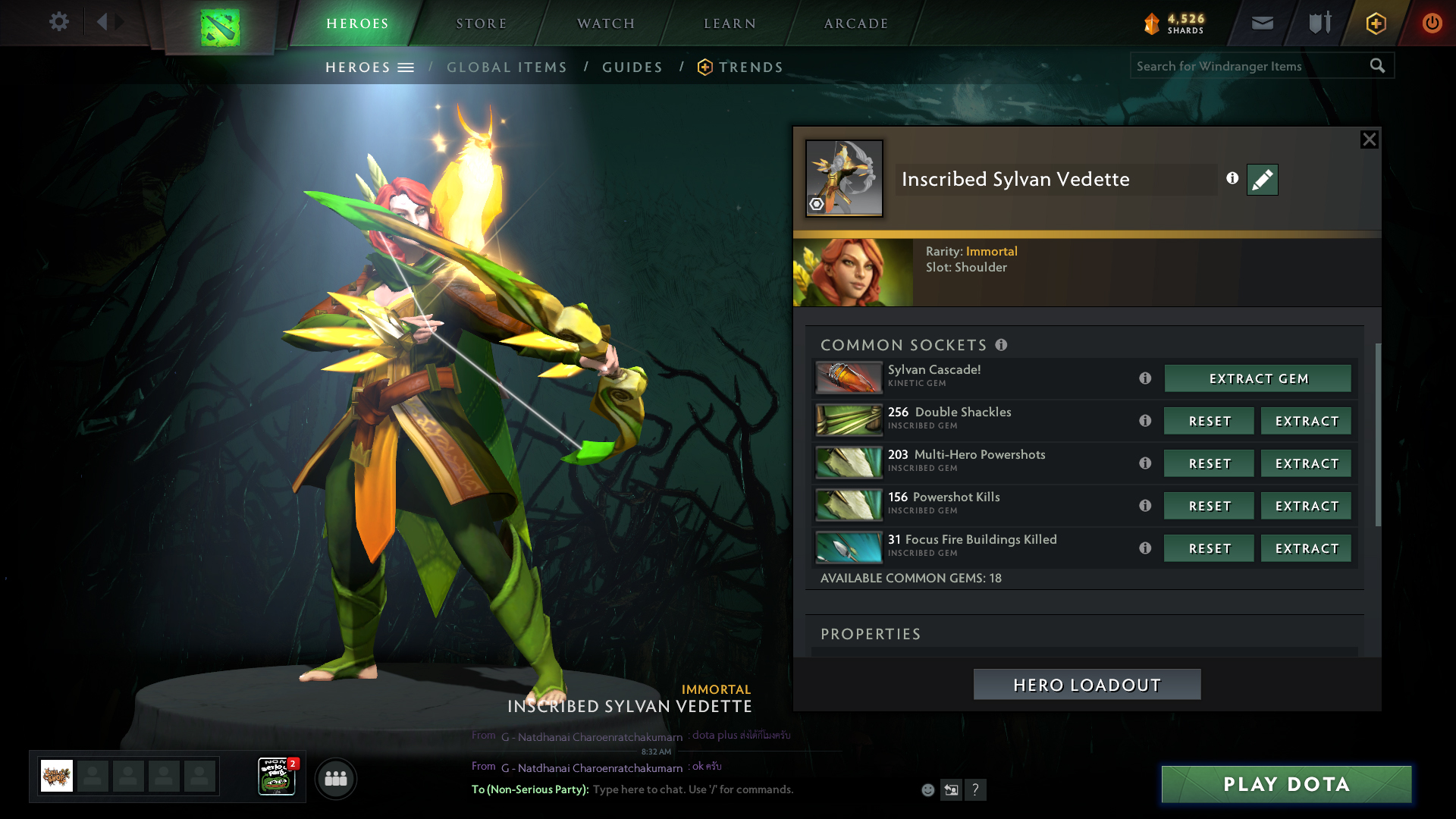1456x819 pixels.
Task: Extract the Multi-Hero Powershots gem
Action: pyautogui.click(x=1306, y=463)
